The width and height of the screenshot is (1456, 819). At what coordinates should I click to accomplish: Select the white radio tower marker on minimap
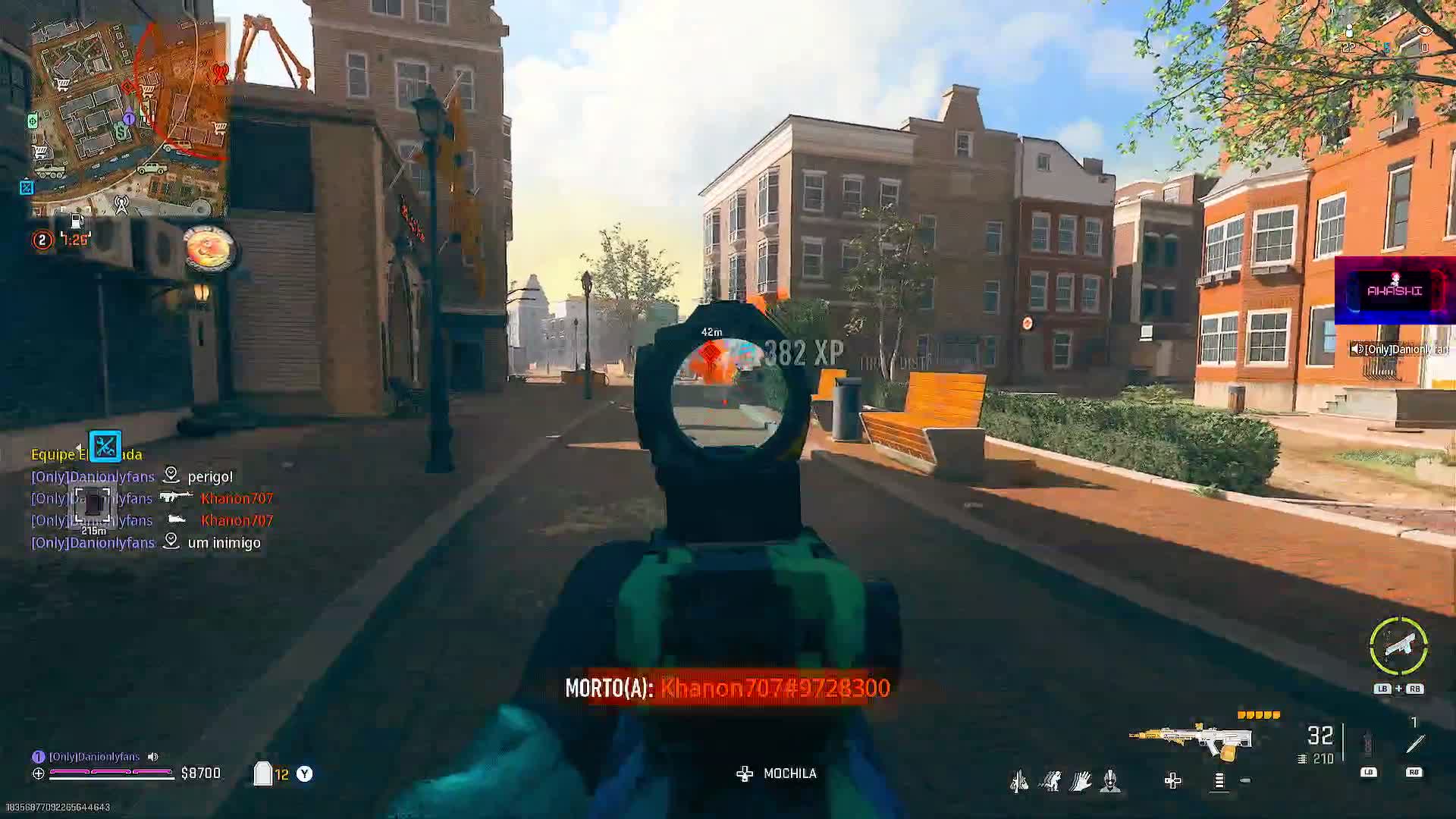click(121, 203)
